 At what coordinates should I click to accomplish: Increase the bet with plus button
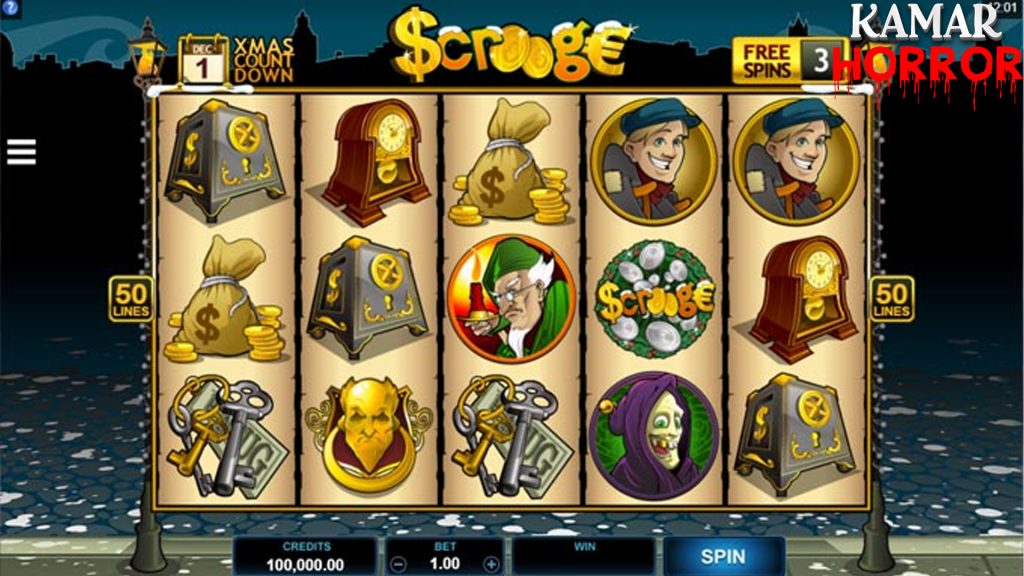point(490,564)
